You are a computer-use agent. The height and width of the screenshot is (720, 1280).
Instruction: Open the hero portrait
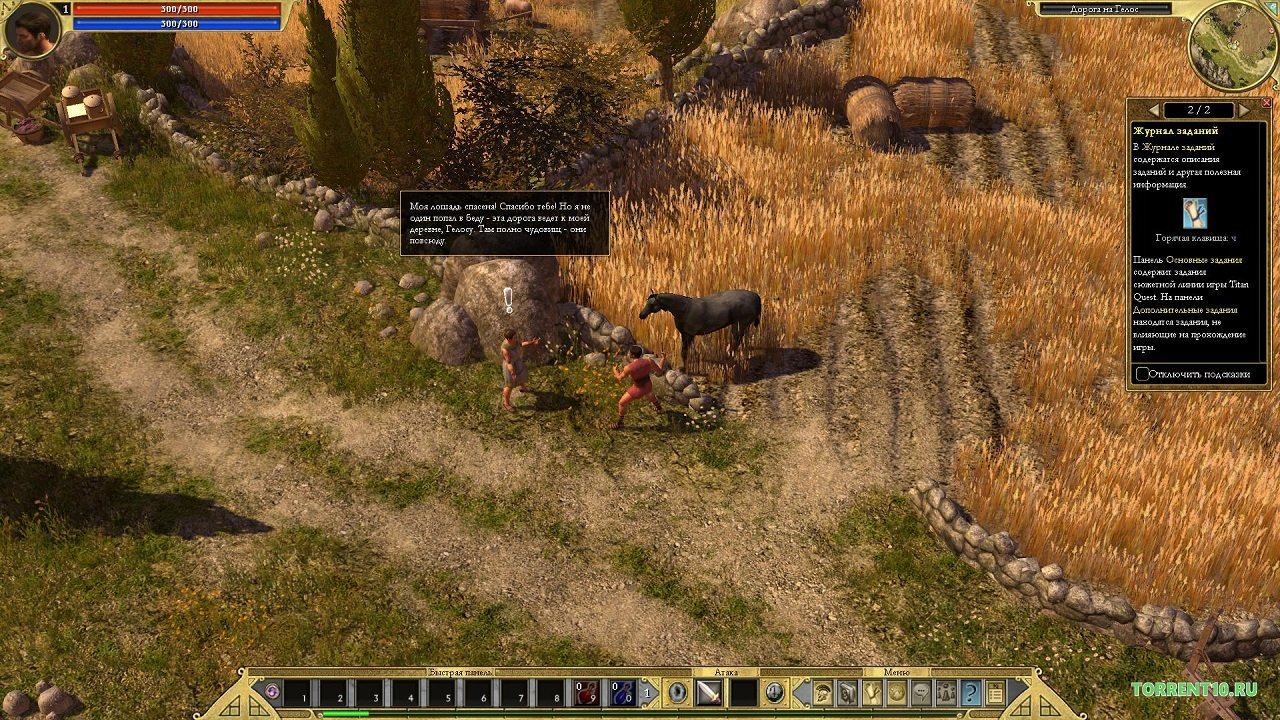[x=32, y=30]
